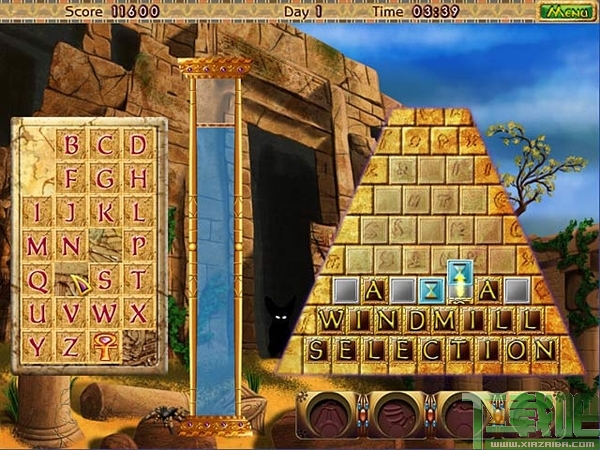600x450 pixels.
Task: Pick the letter T tile
Action: point(138,279)
